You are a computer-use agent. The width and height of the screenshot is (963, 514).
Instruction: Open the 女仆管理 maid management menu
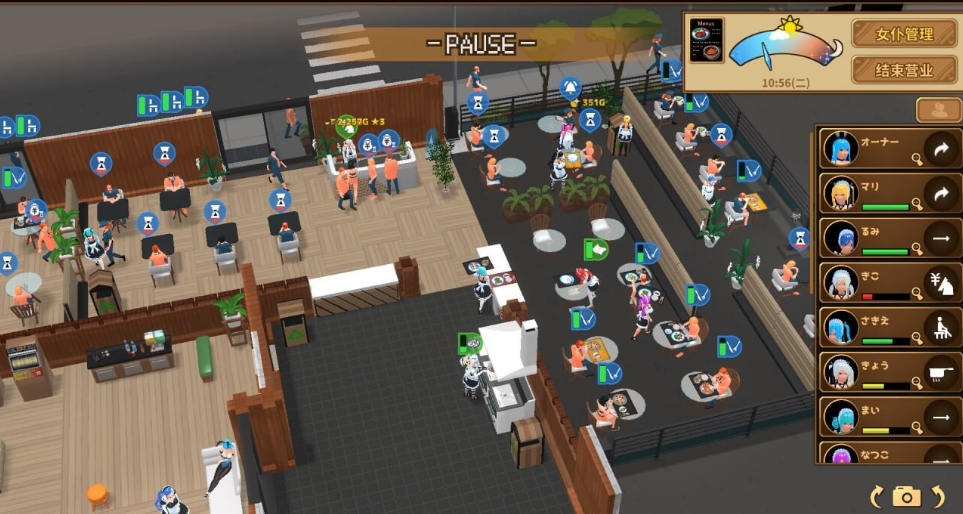point(904,34)
